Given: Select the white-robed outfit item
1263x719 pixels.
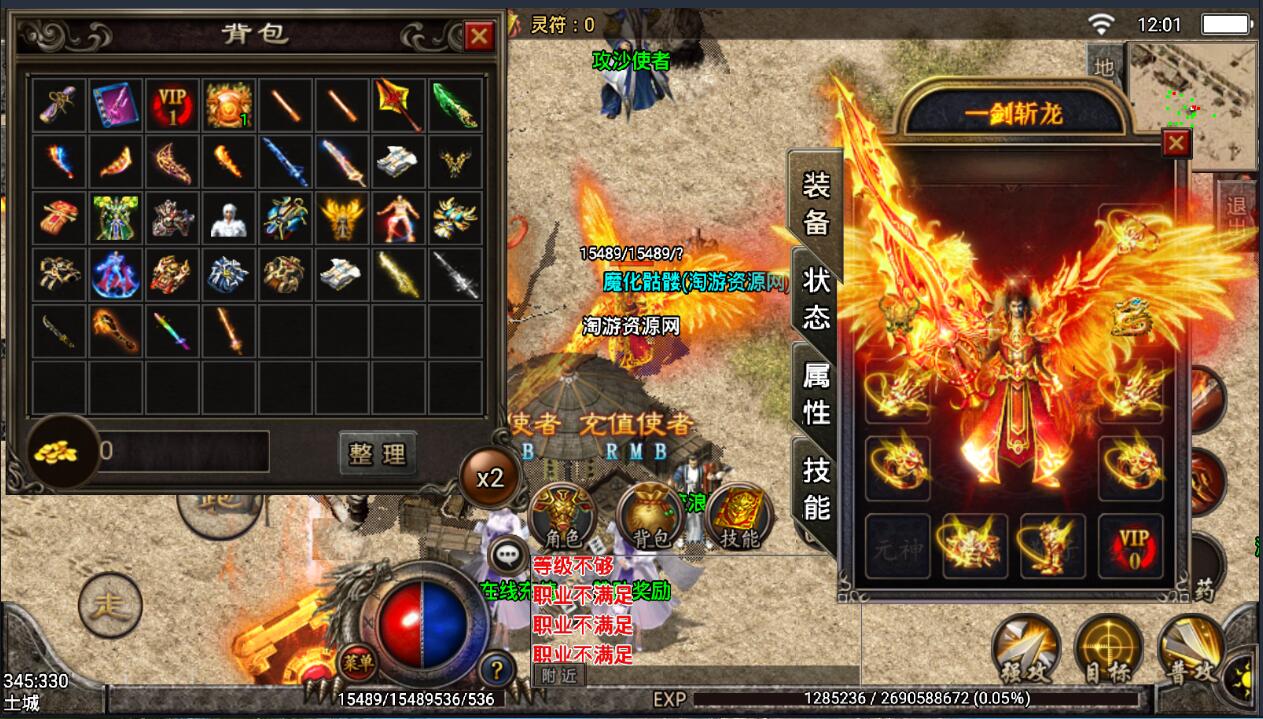Looking at the screenshot, I should (229, 217).
